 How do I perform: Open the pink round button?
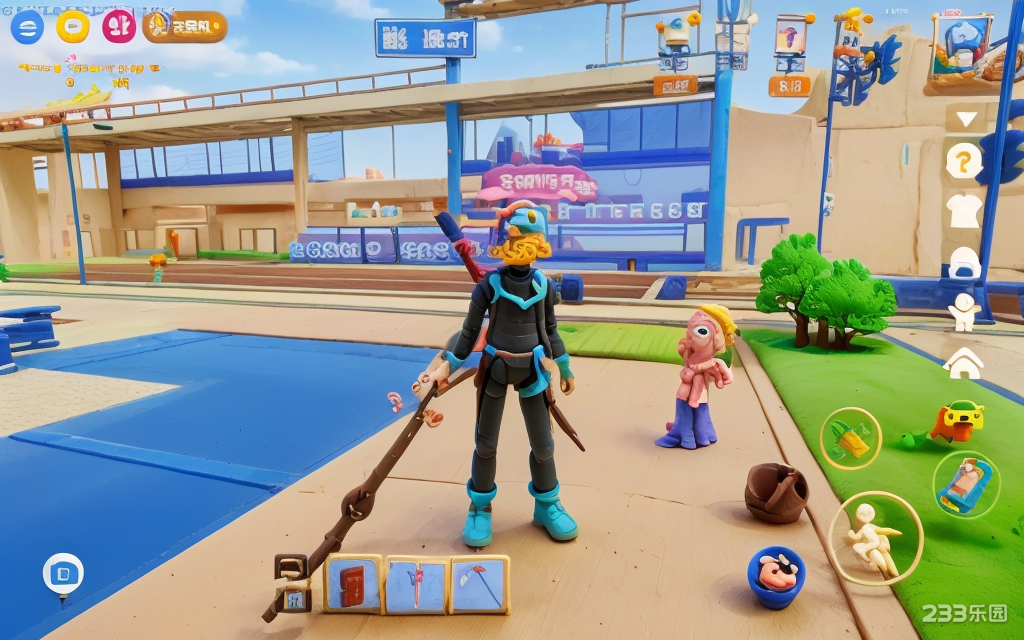point(119,26)
